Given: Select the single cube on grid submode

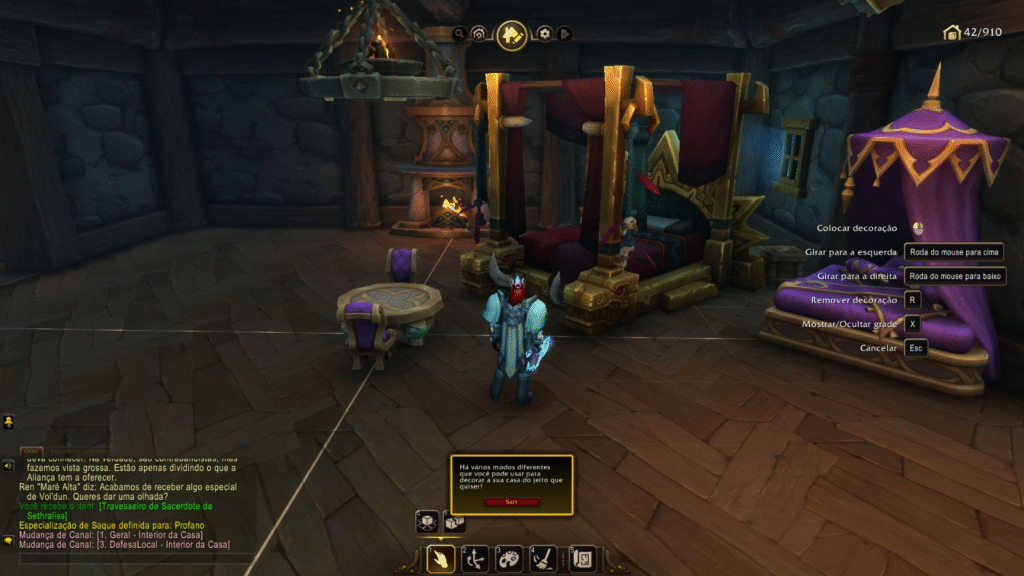Looking at the screenshot, I should click(427, 522).
